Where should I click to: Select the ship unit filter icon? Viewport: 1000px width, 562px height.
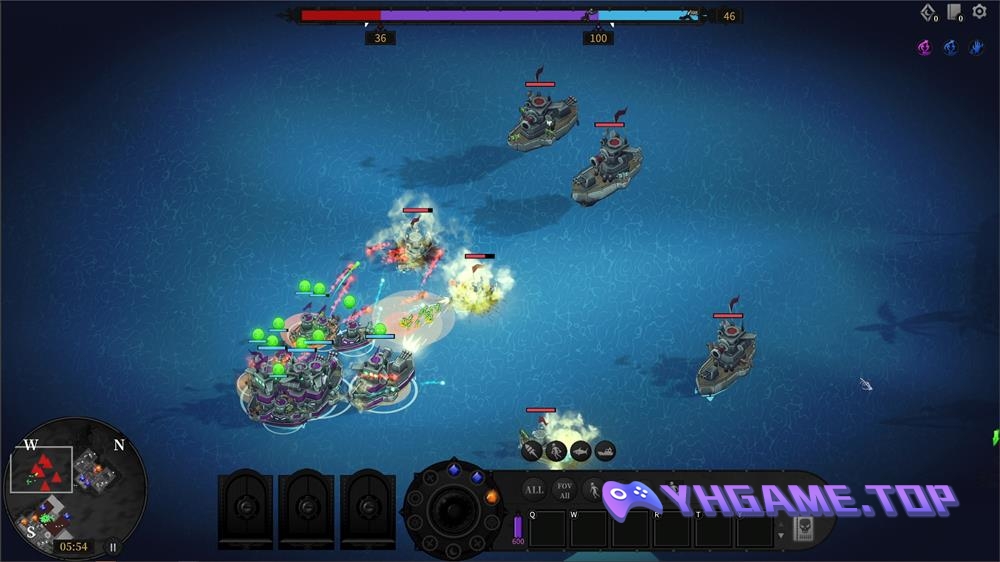point(605,451)
